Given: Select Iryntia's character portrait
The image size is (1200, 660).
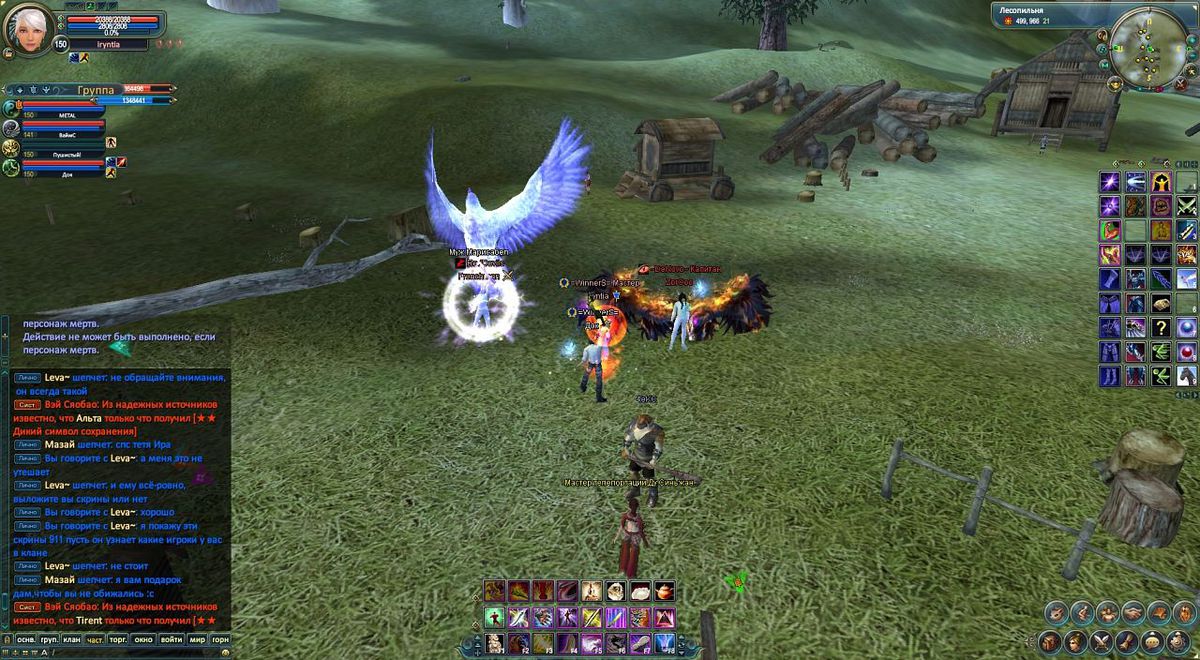Looking at the screenshot, I should pyautogui.click(x=29, y=28).
